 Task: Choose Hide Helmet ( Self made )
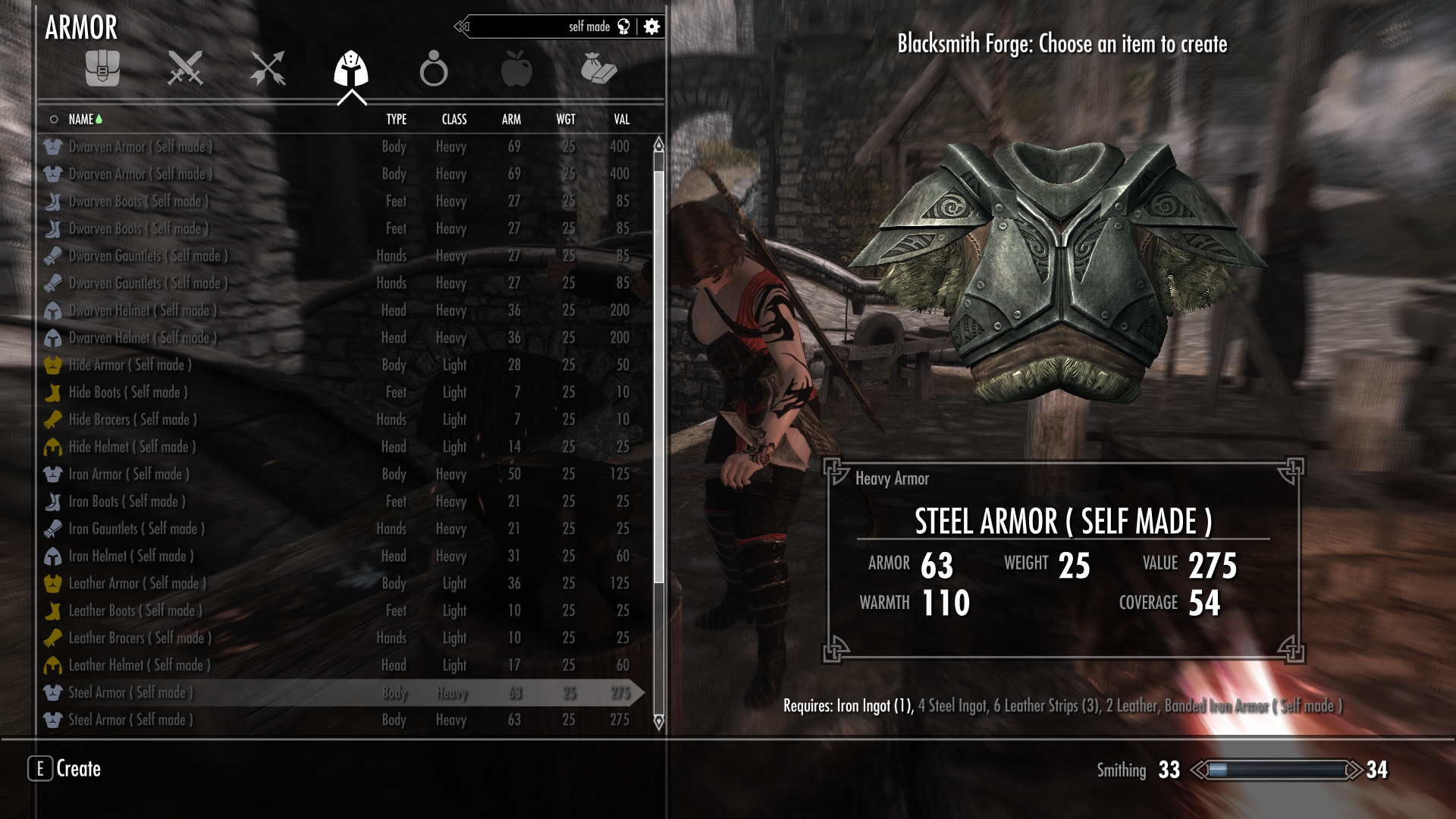click(x=132, y=447)
